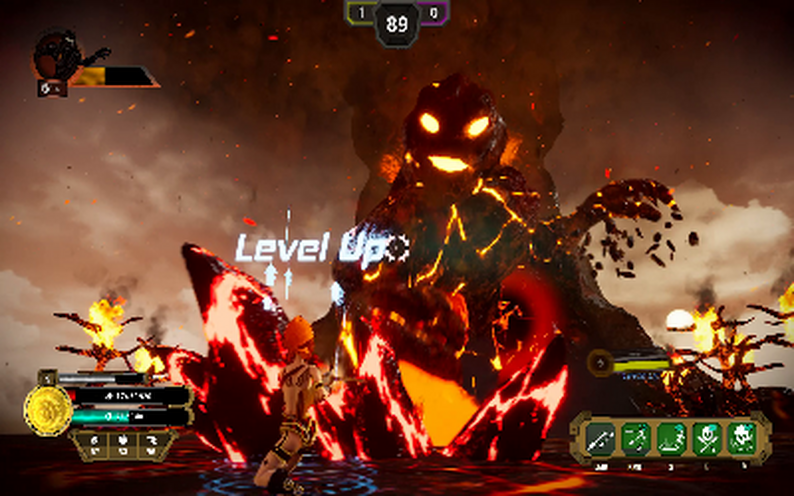Activate the rightmost skull skill icon
The width and height of the screenshot is (794, 496).
pyautogui.click(x=741, y=437)
